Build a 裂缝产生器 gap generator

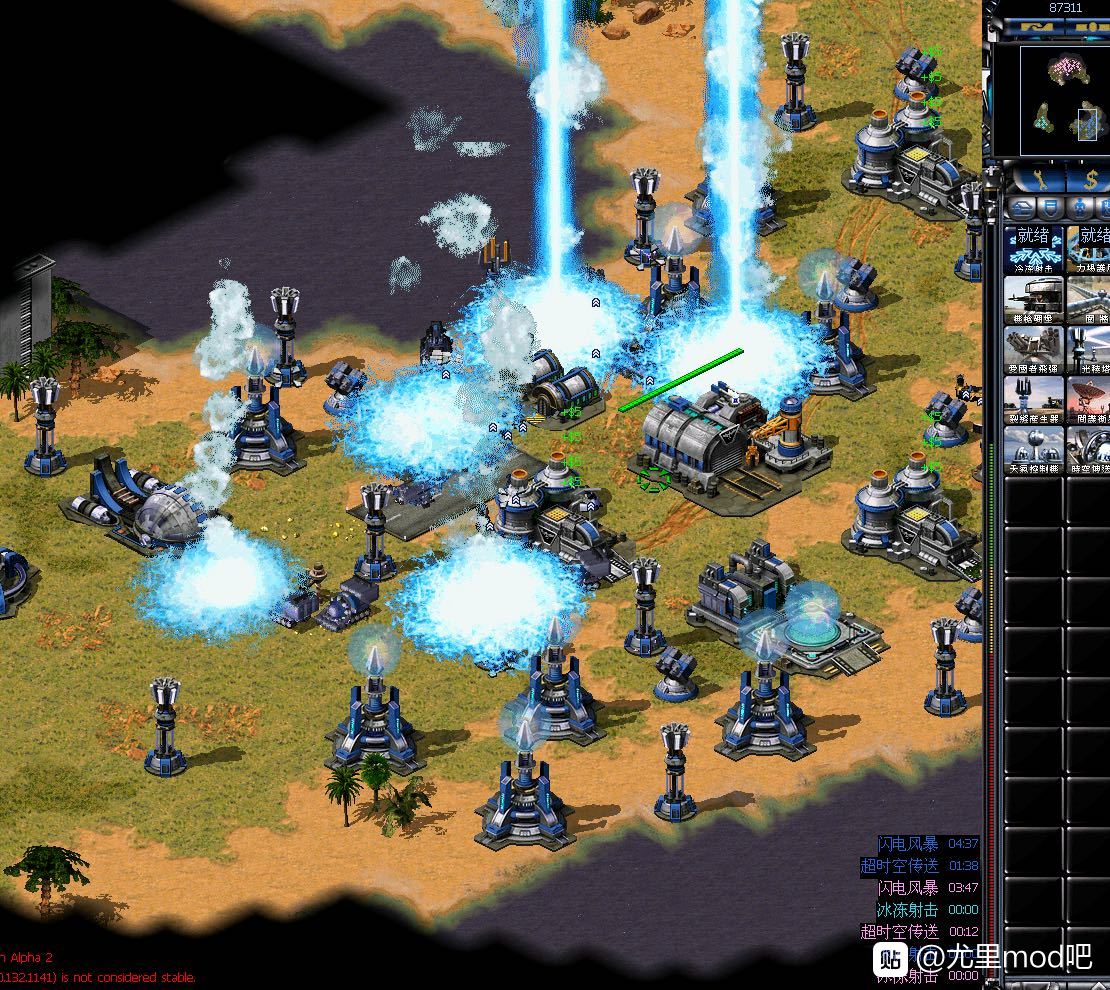1034,400
